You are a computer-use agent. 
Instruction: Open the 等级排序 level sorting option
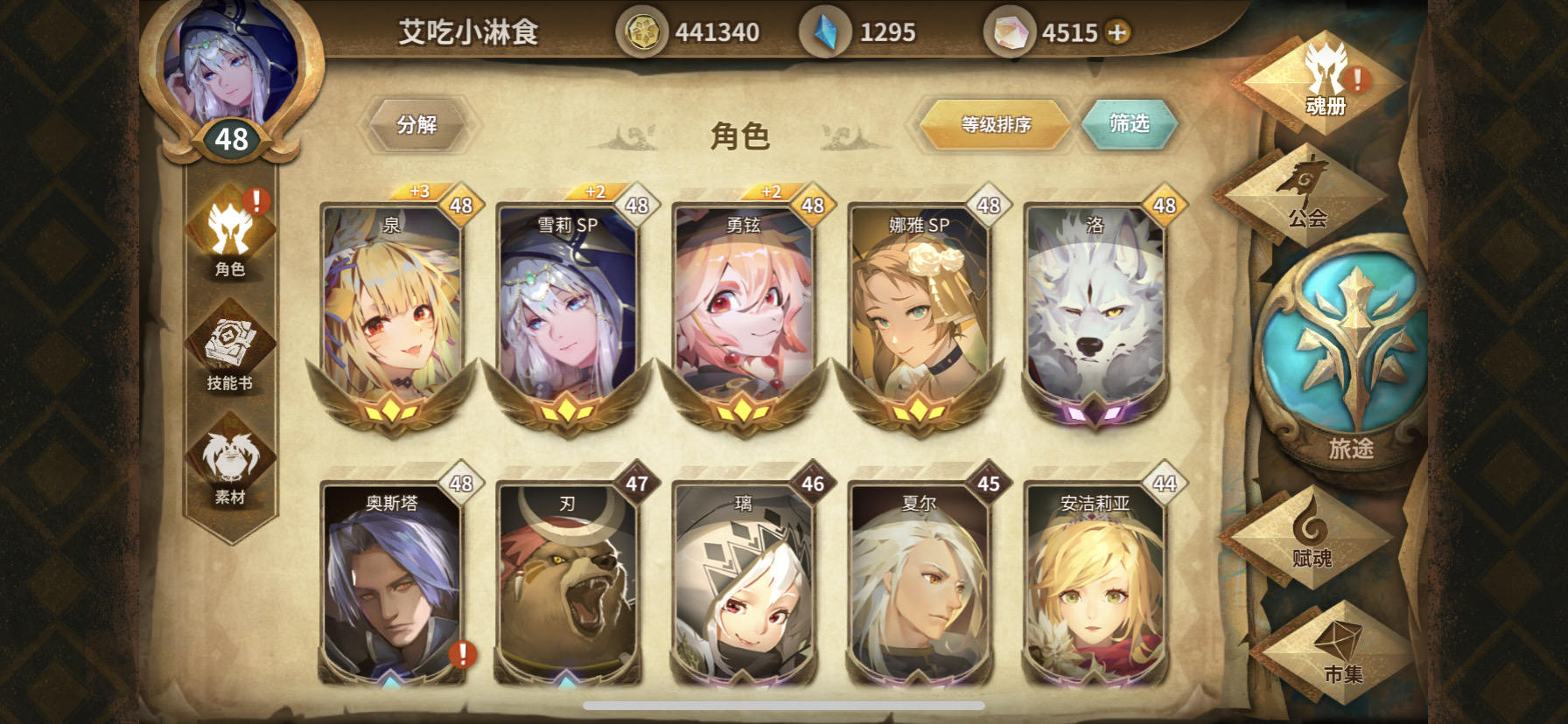coord(996,124)
